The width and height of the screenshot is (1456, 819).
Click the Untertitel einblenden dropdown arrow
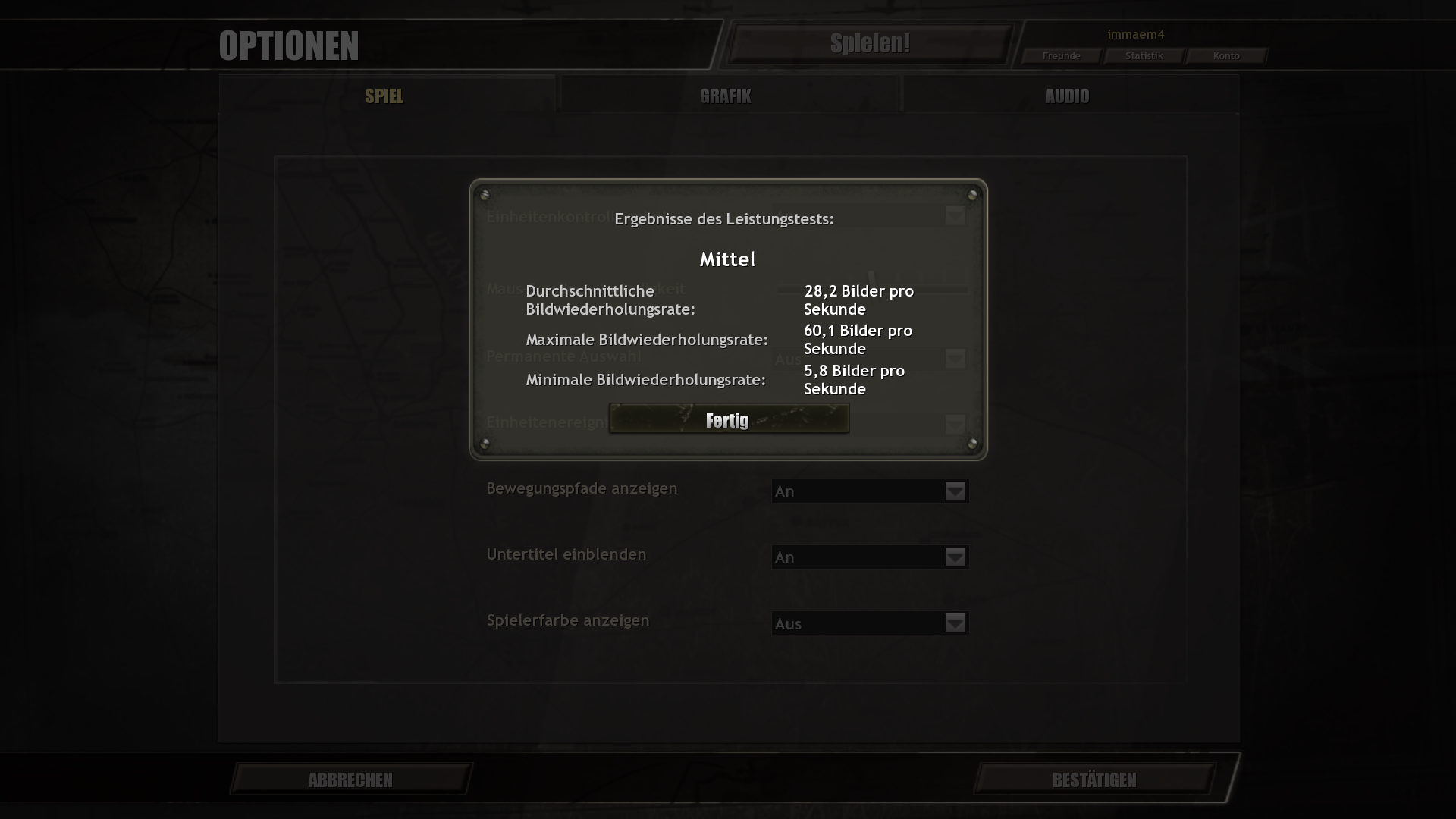coord(955,557)
